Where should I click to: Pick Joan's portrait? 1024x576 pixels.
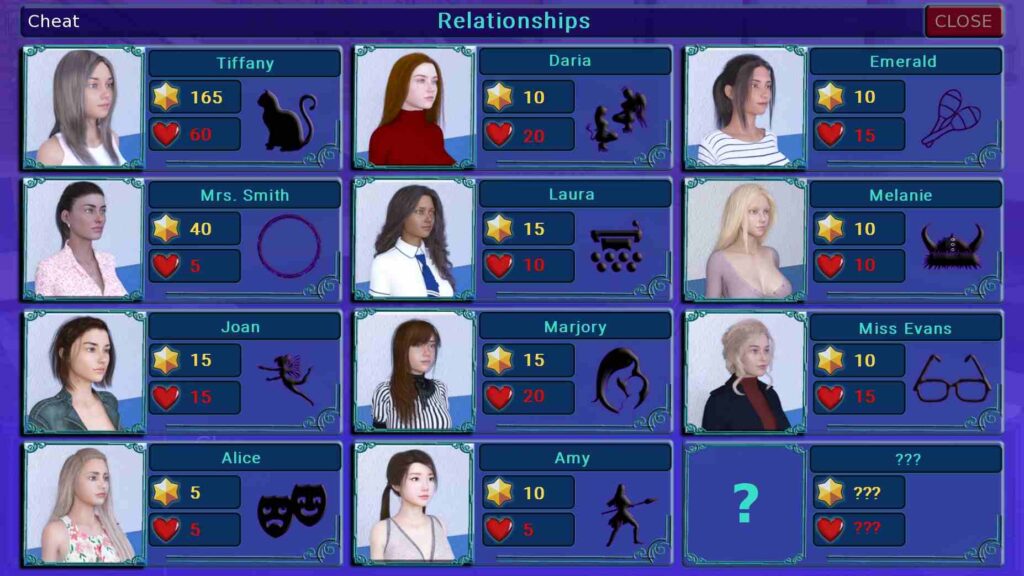click(x=84, y=371)
